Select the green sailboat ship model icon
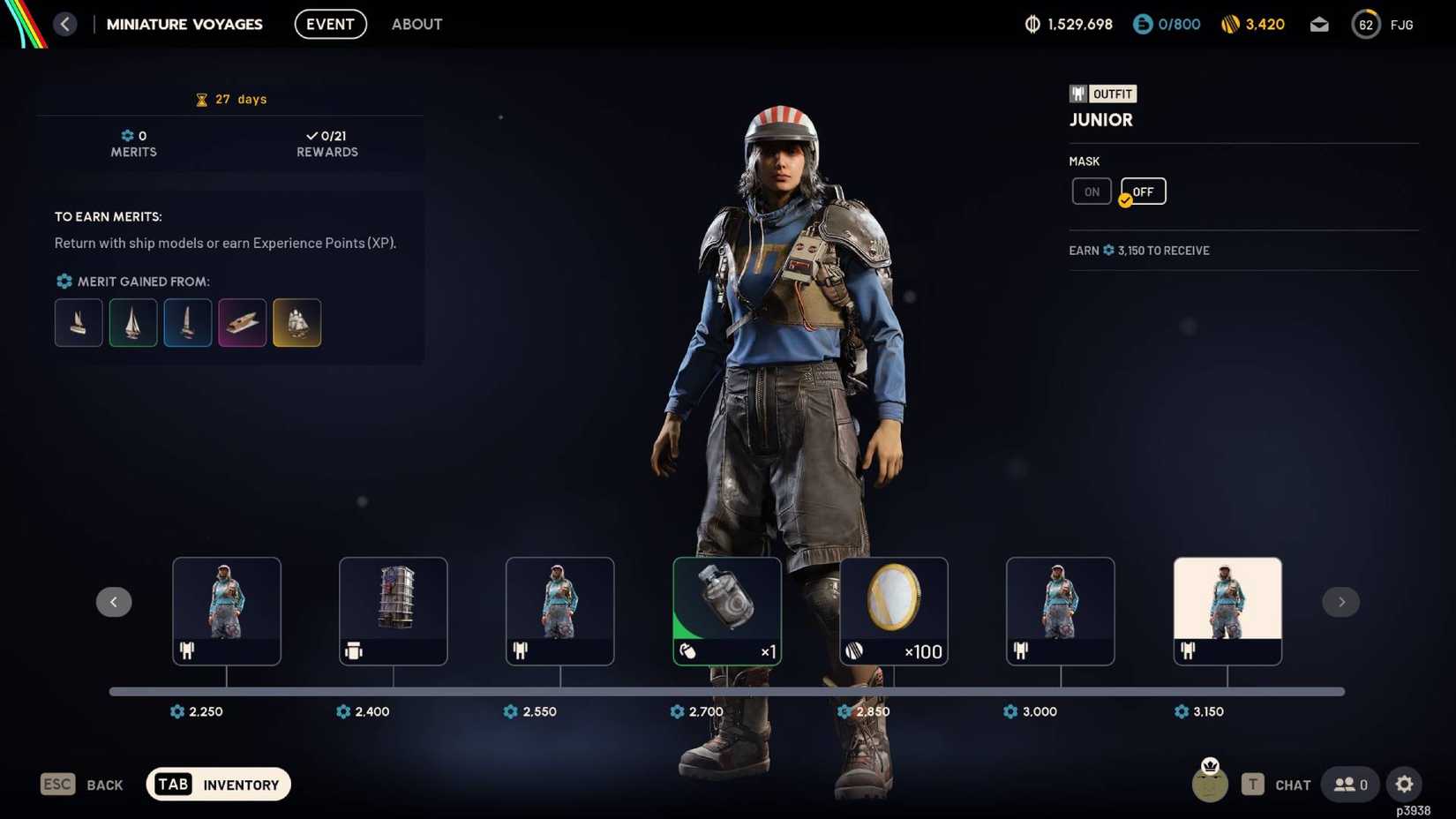Image resolution: width=1456 pixels, height=819 pixels. point(132,322)
